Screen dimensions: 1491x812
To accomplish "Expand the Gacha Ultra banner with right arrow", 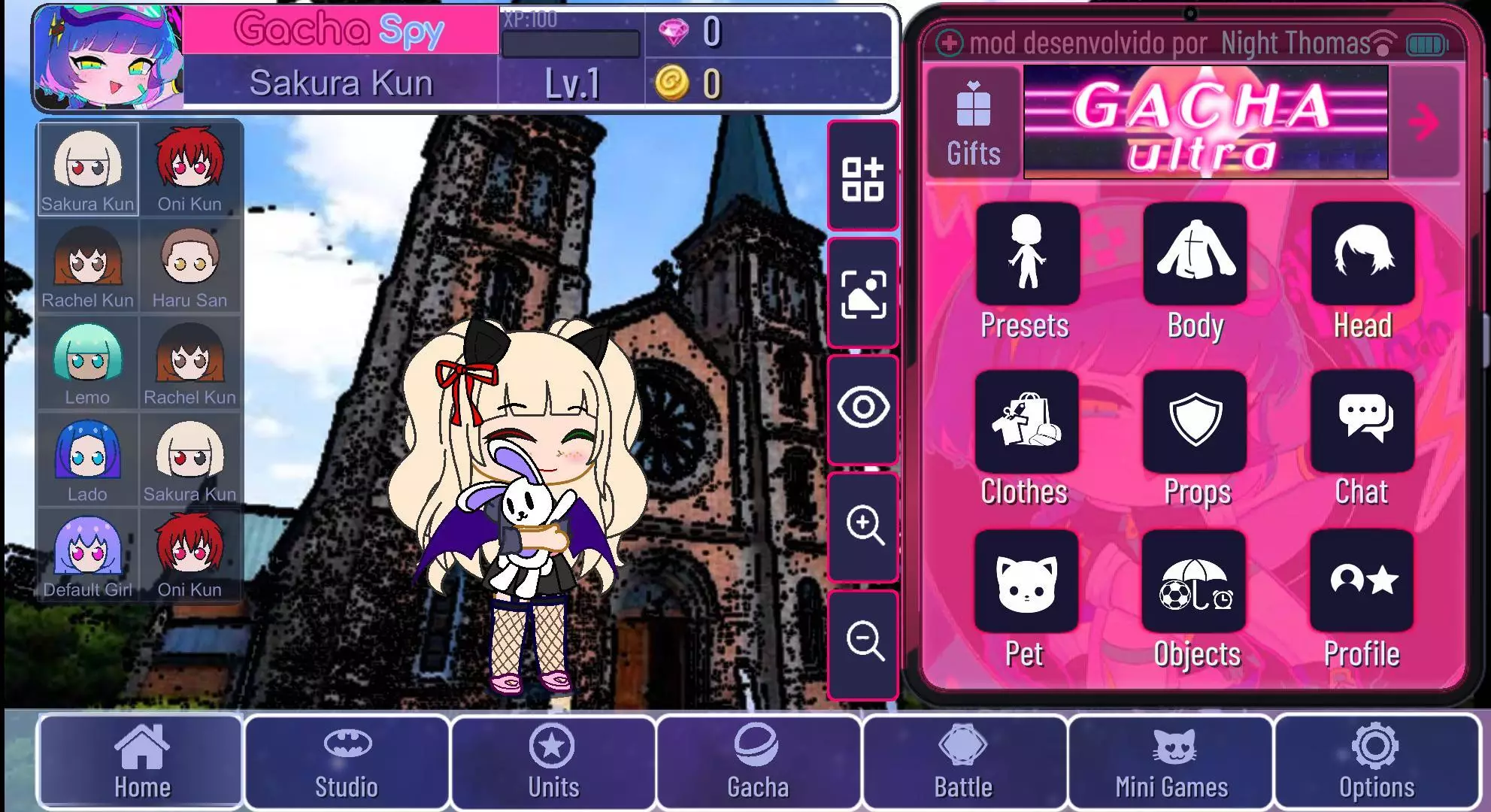I will click(1425, 123).
